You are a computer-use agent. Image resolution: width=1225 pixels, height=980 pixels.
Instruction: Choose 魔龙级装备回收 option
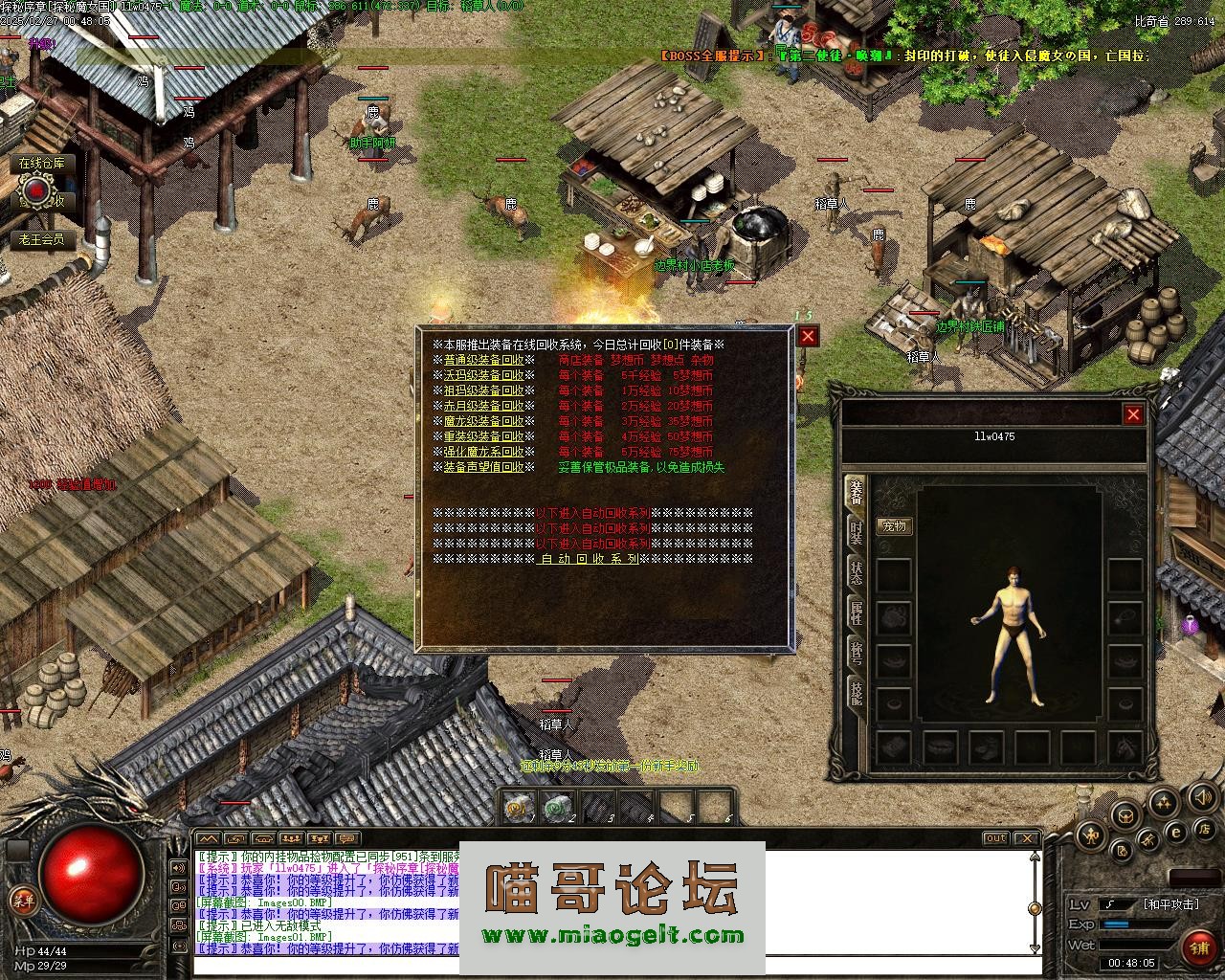coord(483,421)
